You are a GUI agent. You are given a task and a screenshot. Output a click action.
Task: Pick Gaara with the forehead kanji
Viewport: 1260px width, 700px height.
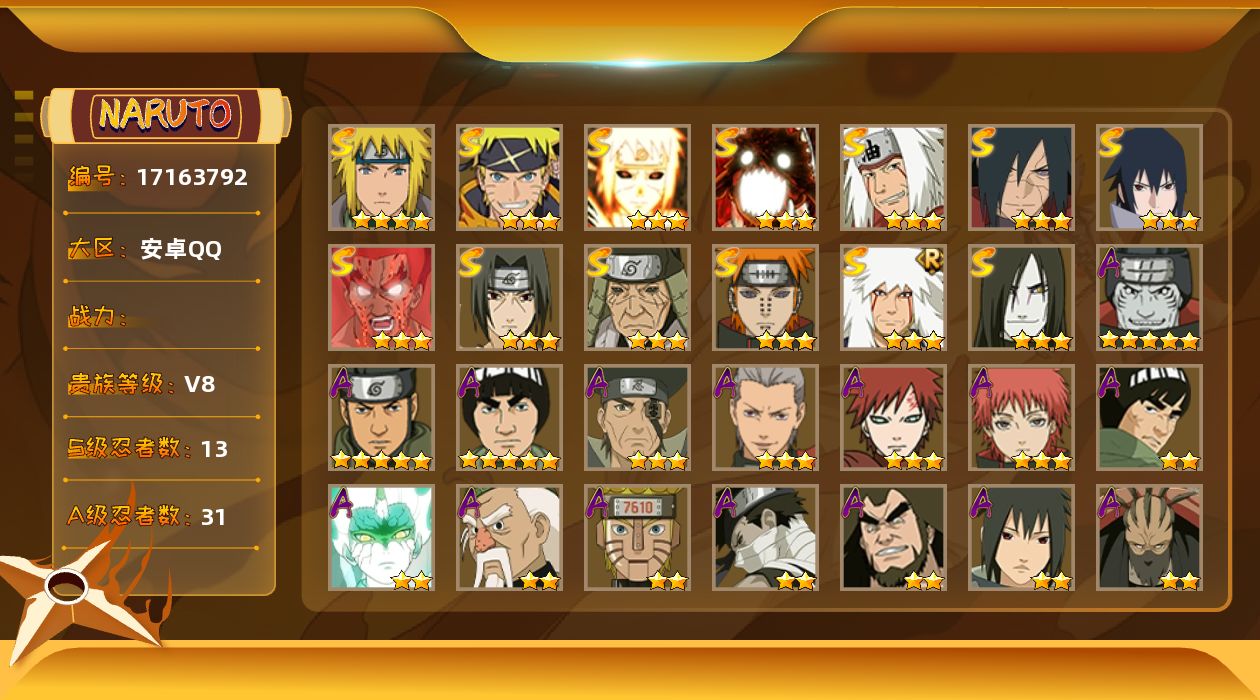893,417
